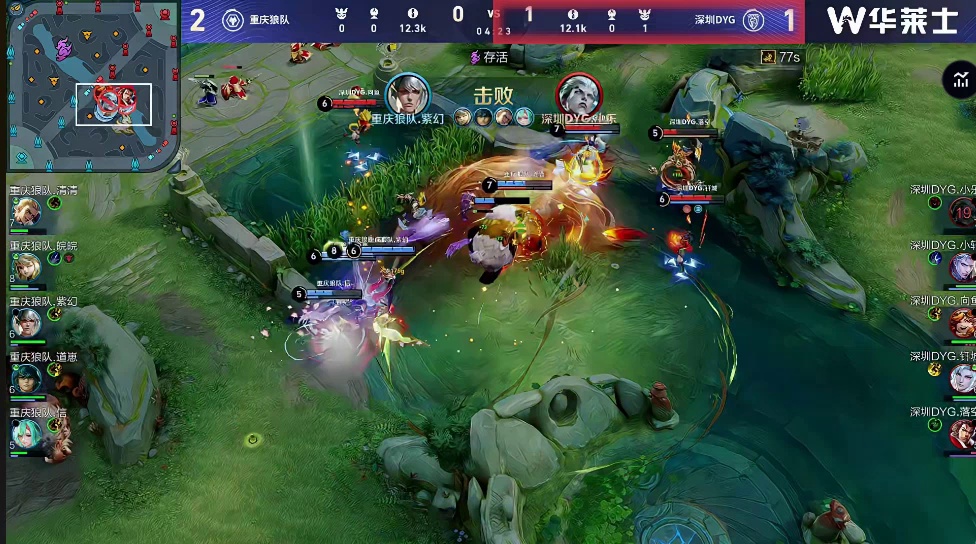Screen dimensions: 976x544
Task: Select the second 深圳DYG player portrait
Action: 961,266
